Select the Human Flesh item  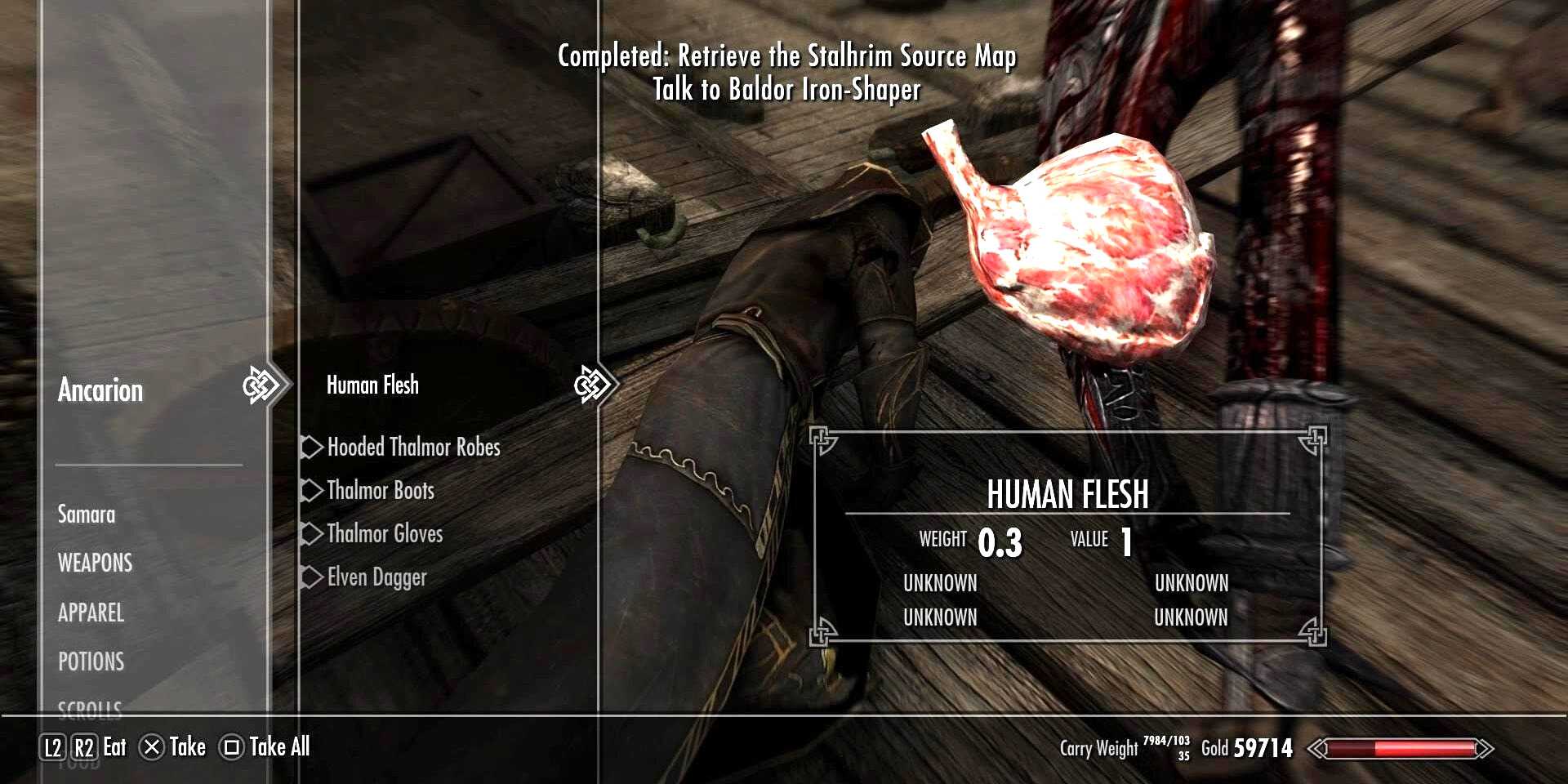pyautogui.click(x=372, y=385)
